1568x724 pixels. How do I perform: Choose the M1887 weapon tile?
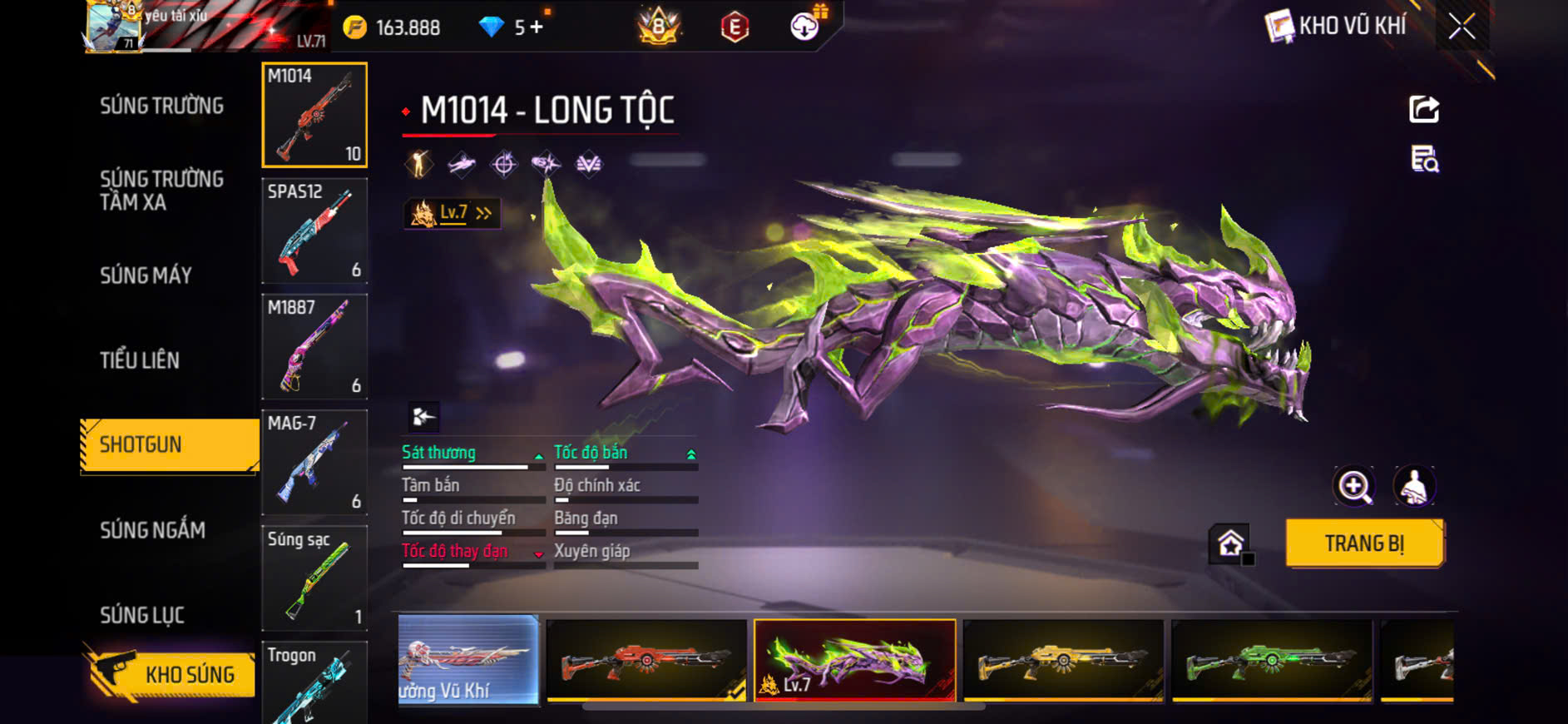pos(314,346)
